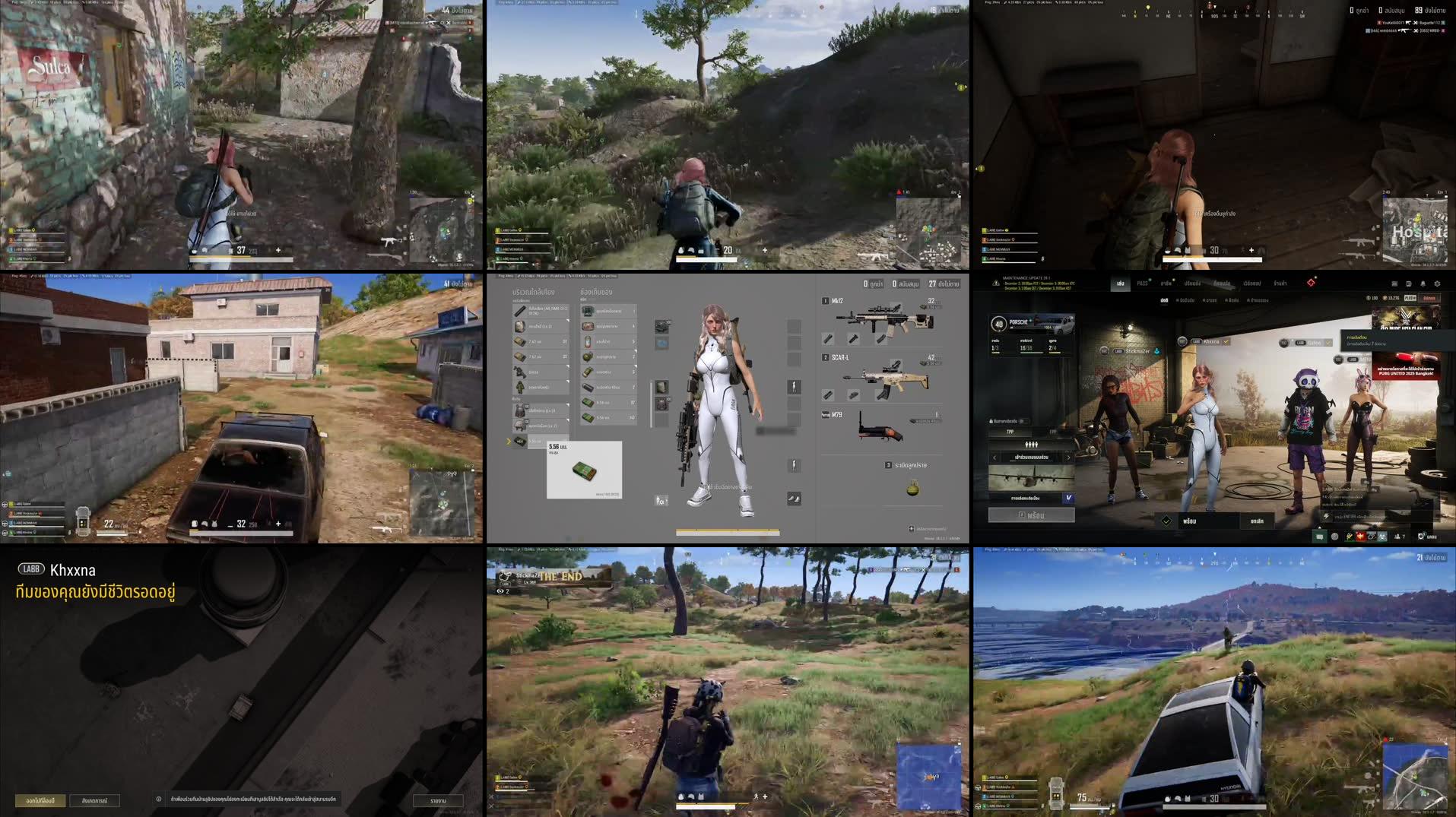1456x817 pixels.
Task: Click the squad size selector with four person icons
Action: [1032, 445]
